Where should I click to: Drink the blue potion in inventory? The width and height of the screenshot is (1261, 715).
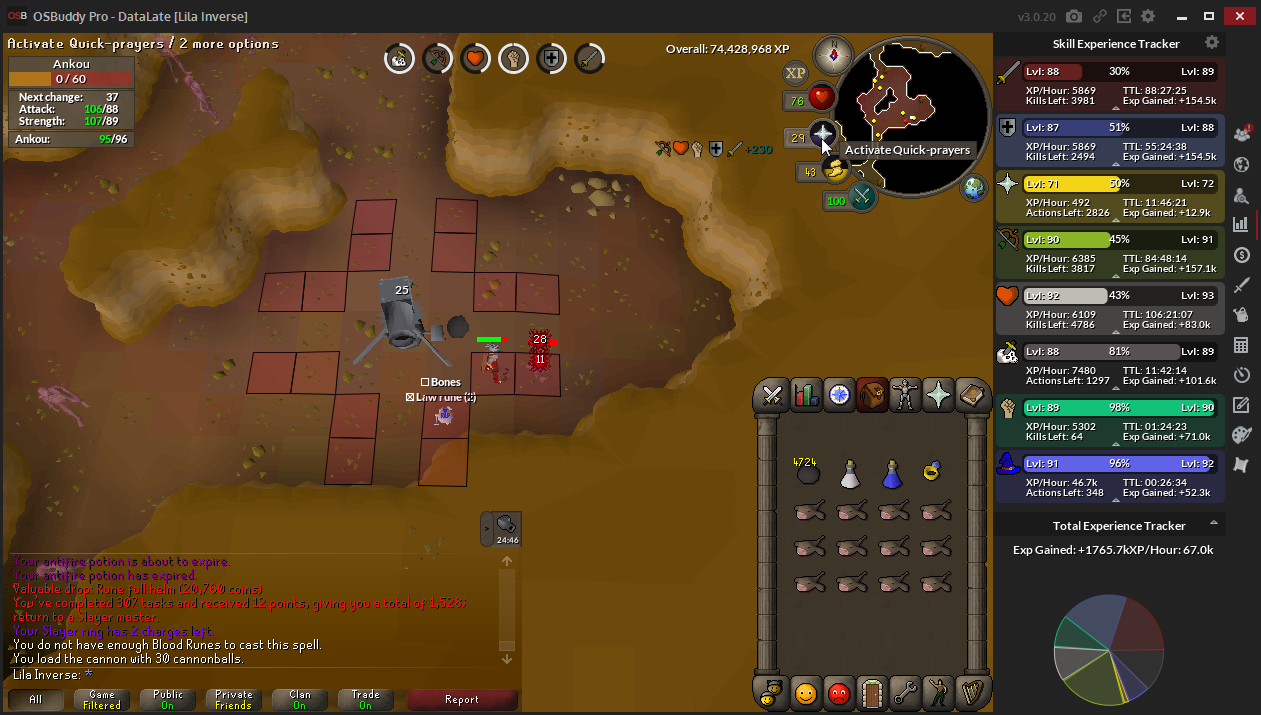tap(892, 474)
